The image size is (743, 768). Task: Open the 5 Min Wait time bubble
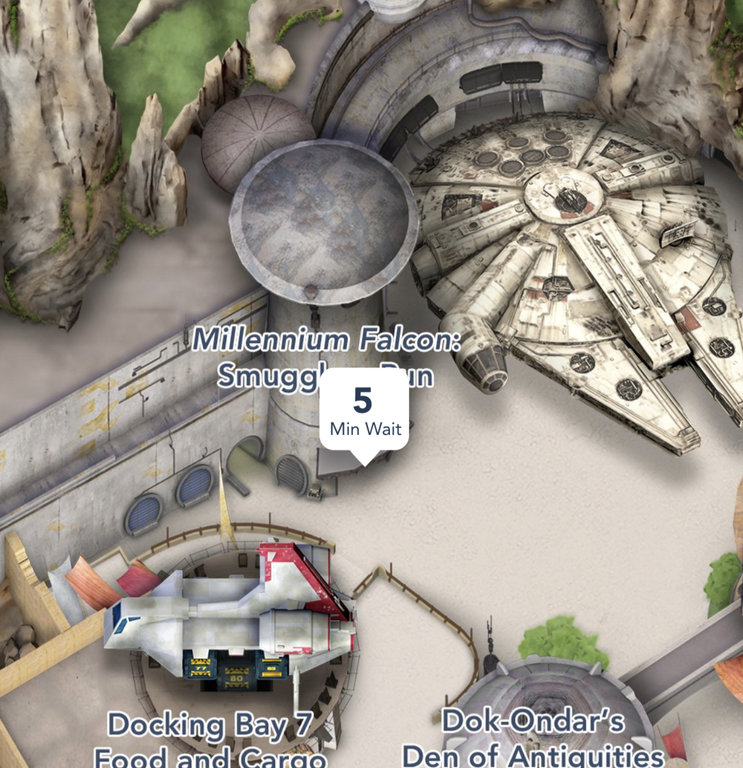(x=363, y=412)
